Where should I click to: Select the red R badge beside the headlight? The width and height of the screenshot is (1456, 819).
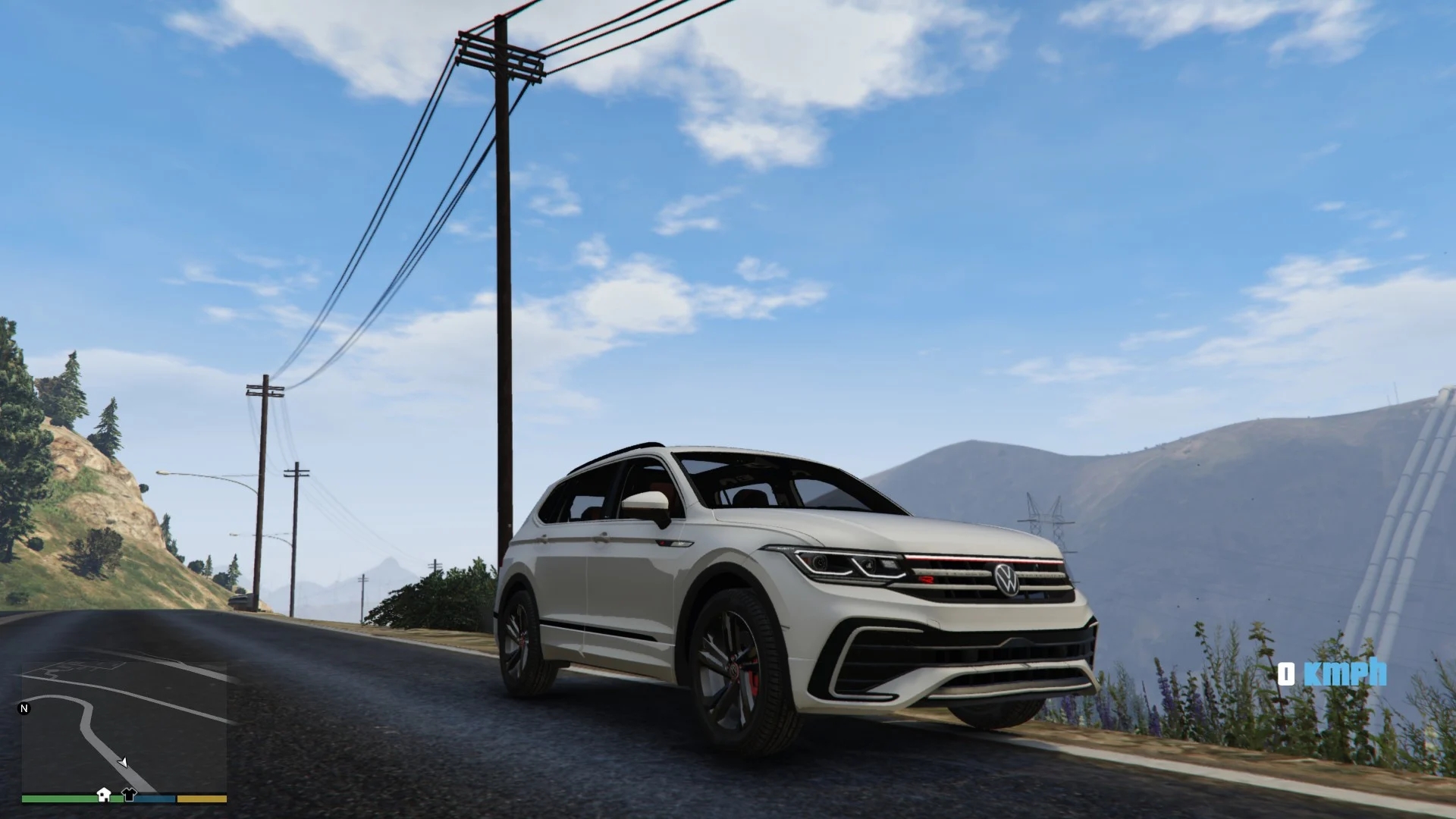click(927, 579)
